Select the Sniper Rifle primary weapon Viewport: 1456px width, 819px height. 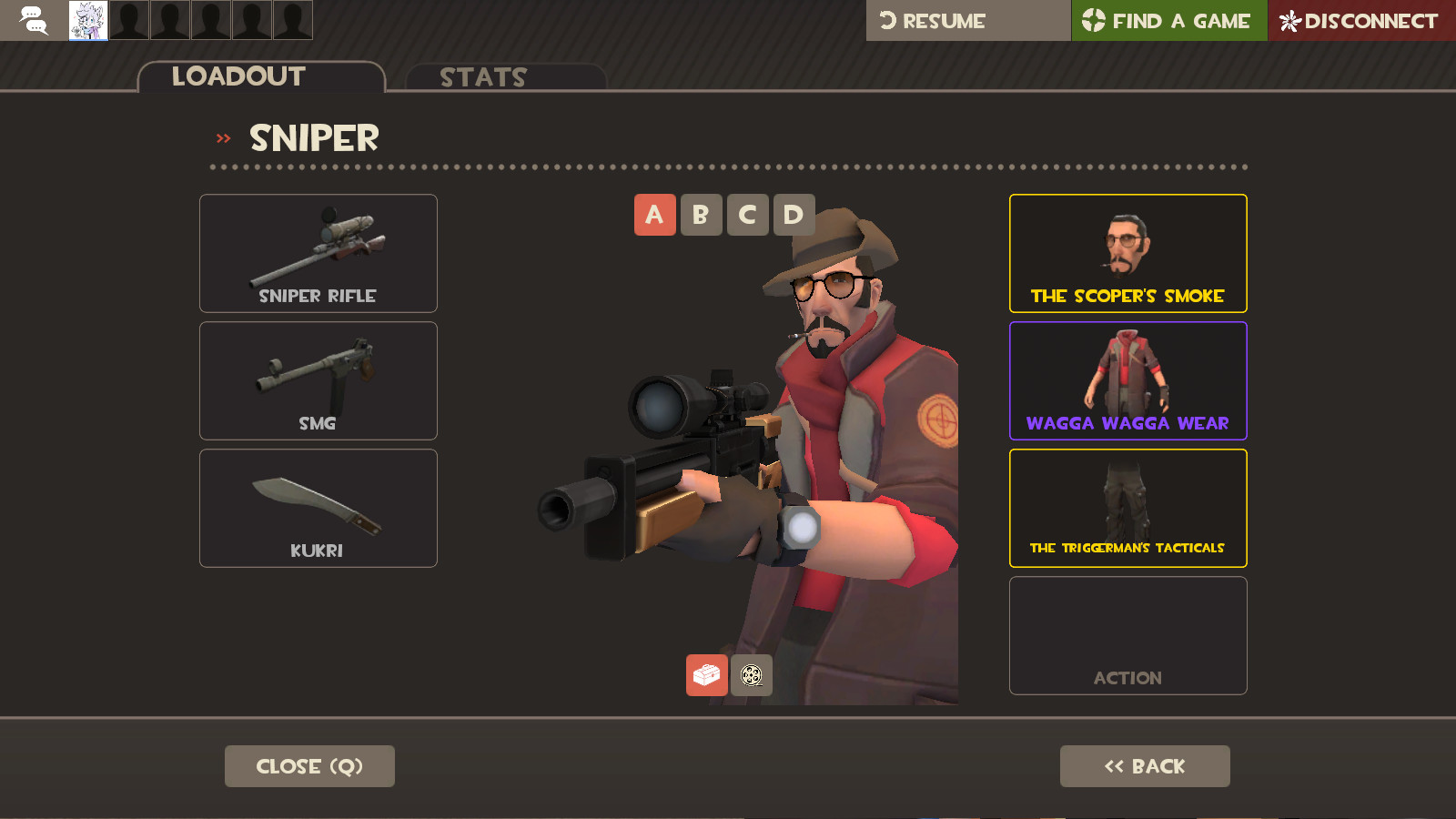point(318,253)
